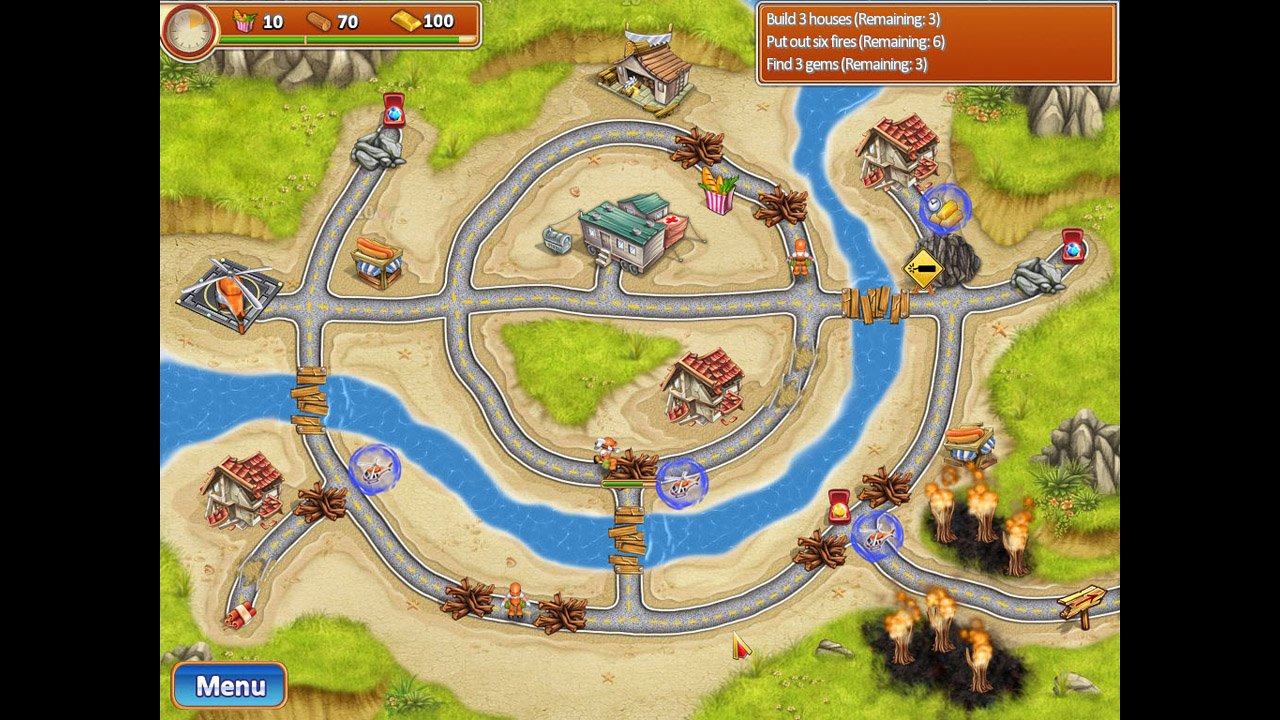
Task: Click the gold bar resource icon
Action: [404, 21]
